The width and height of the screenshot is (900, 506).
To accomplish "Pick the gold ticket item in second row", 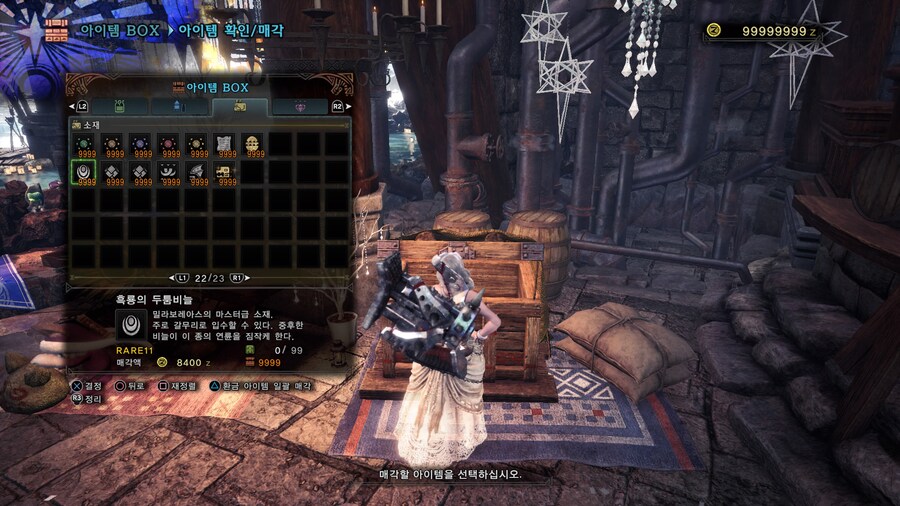I will coord(225,172).
